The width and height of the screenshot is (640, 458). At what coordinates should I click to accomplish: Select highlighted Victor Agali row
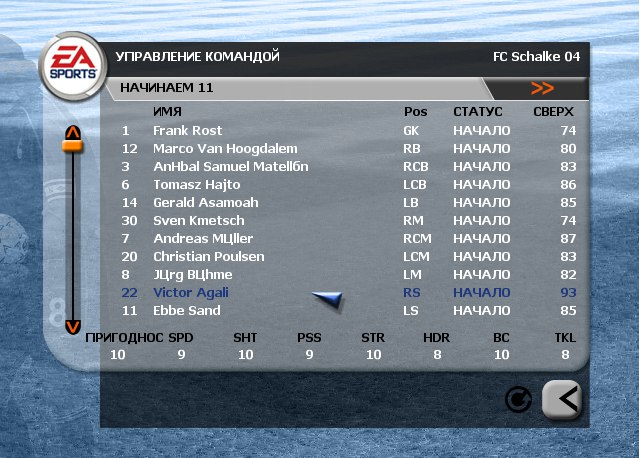[190, 293]
